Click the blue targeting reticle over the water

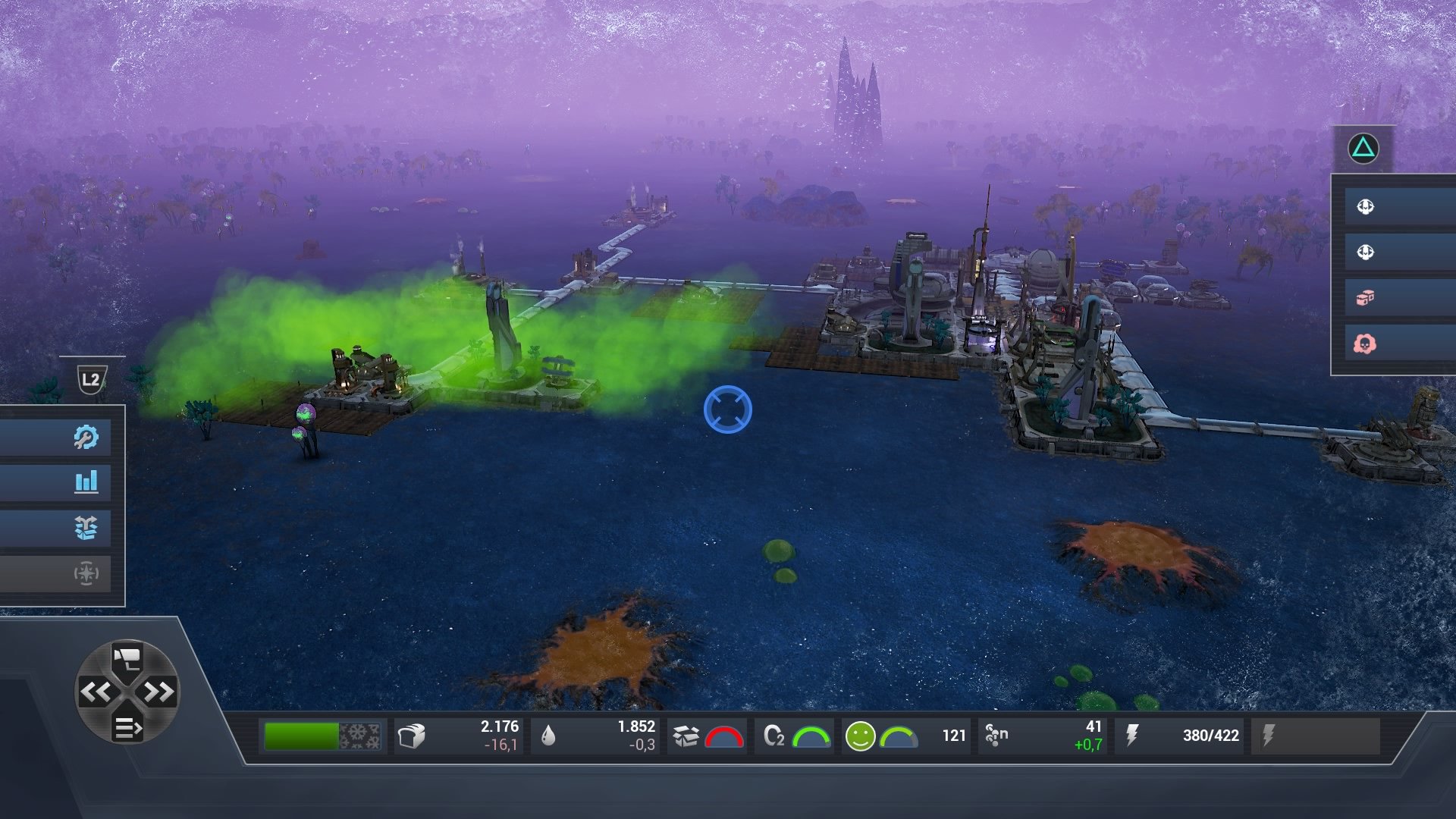pos(728,409)
